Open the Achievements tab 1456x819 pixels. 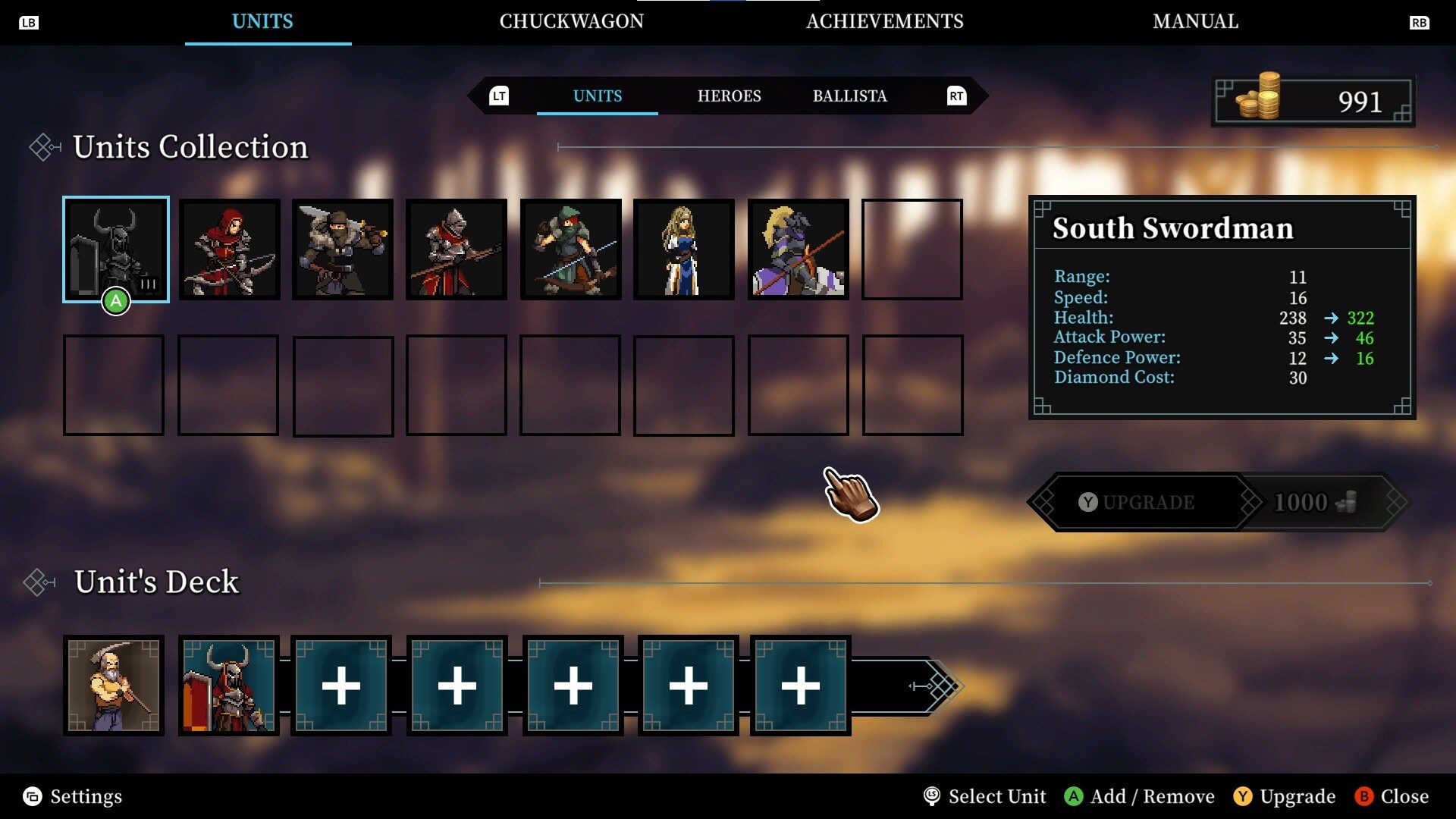coord(884,21)
